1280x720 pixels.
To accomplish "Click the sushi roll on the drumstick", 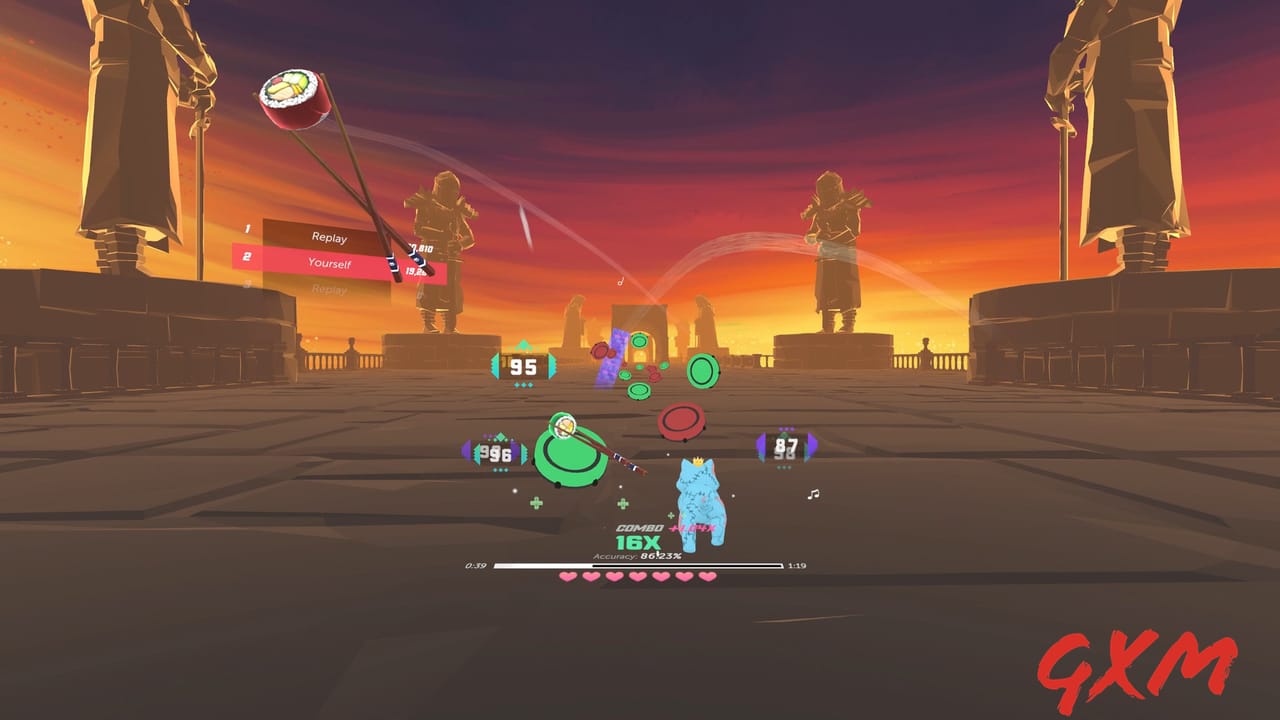I will tap(292, 95).
